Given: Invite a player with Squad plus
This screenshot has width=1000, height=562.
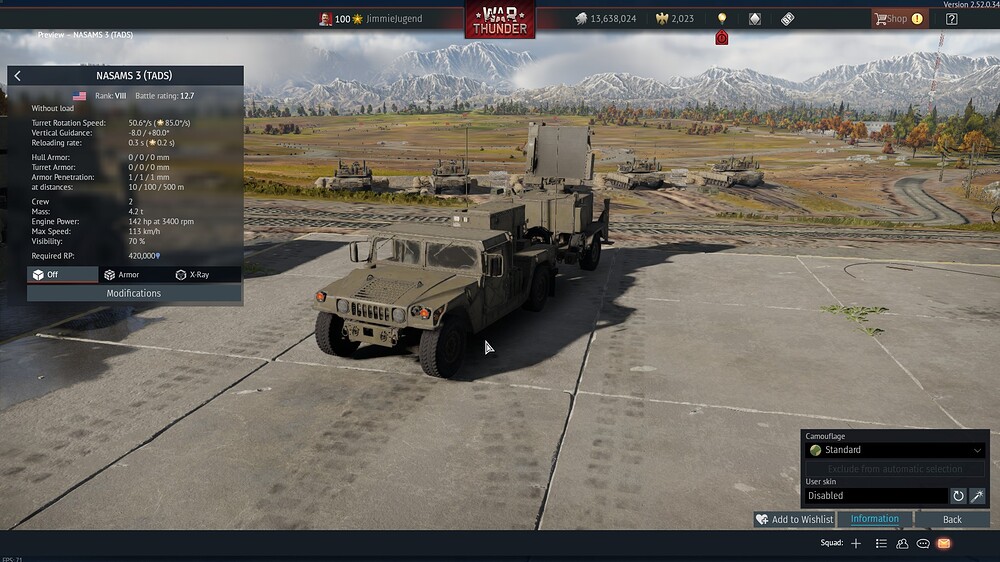Looking at the screenshot, I should 856,543.
